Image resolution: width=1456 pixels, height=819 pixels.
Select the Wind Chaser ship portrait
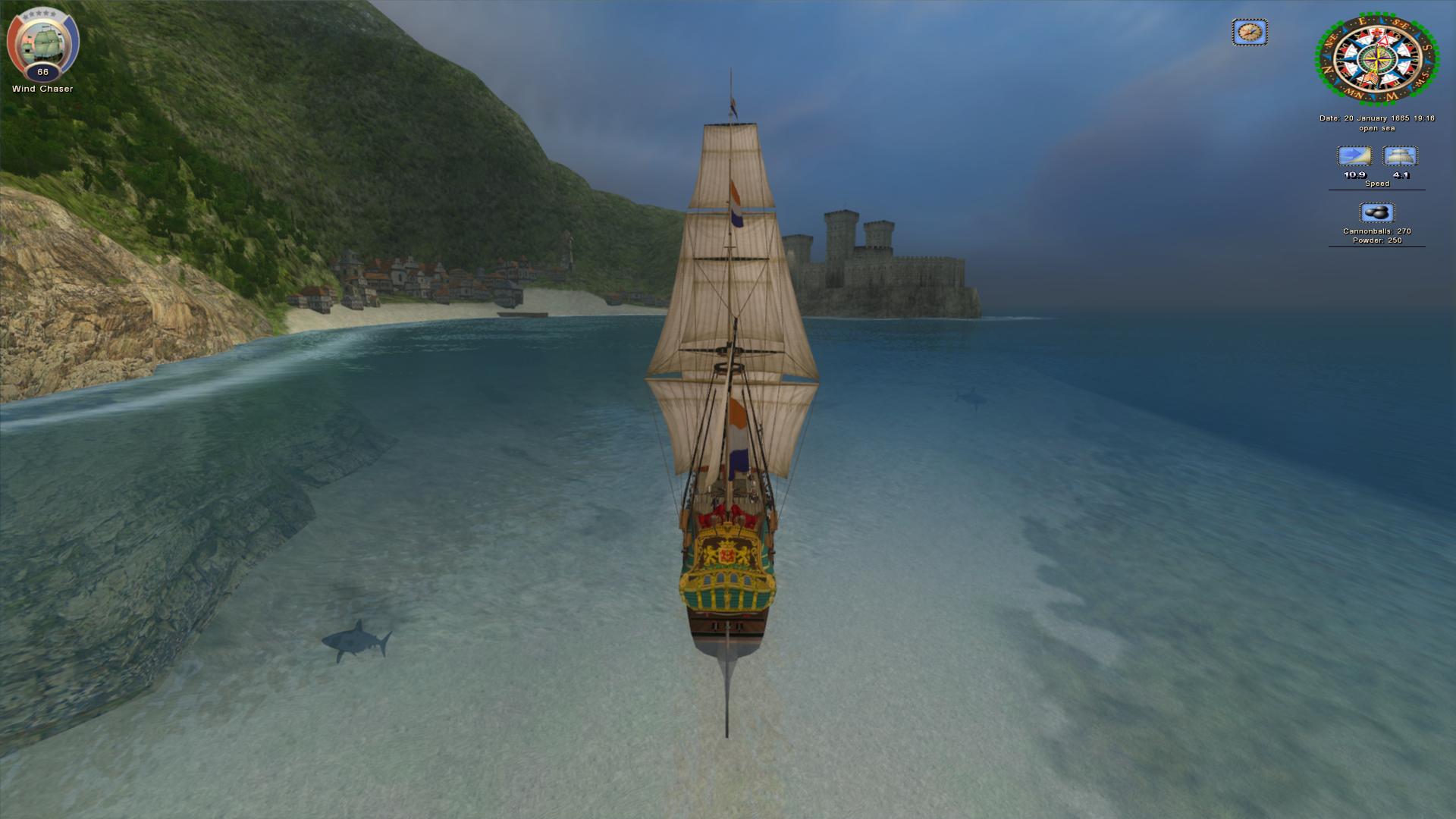[42, 44]
